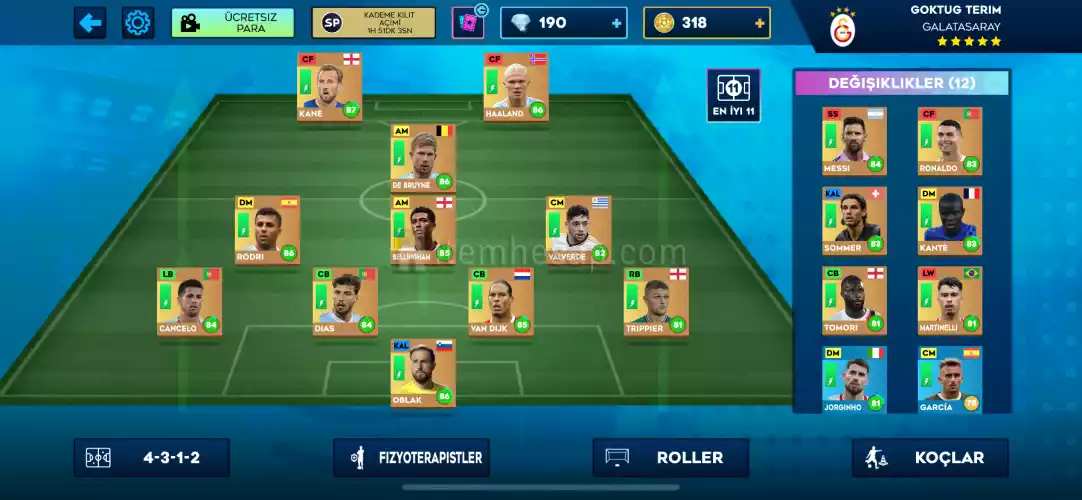Tap the Ücretsiz Para video reward button

[x=232, y=22]
